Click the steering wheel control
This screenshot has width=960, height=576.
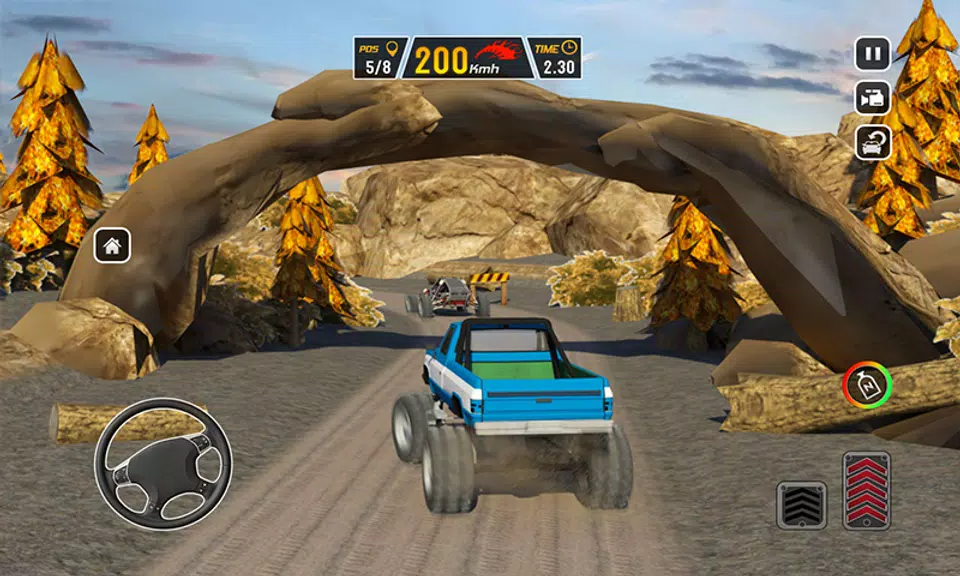pyautogui.click(x=163, y=463)
